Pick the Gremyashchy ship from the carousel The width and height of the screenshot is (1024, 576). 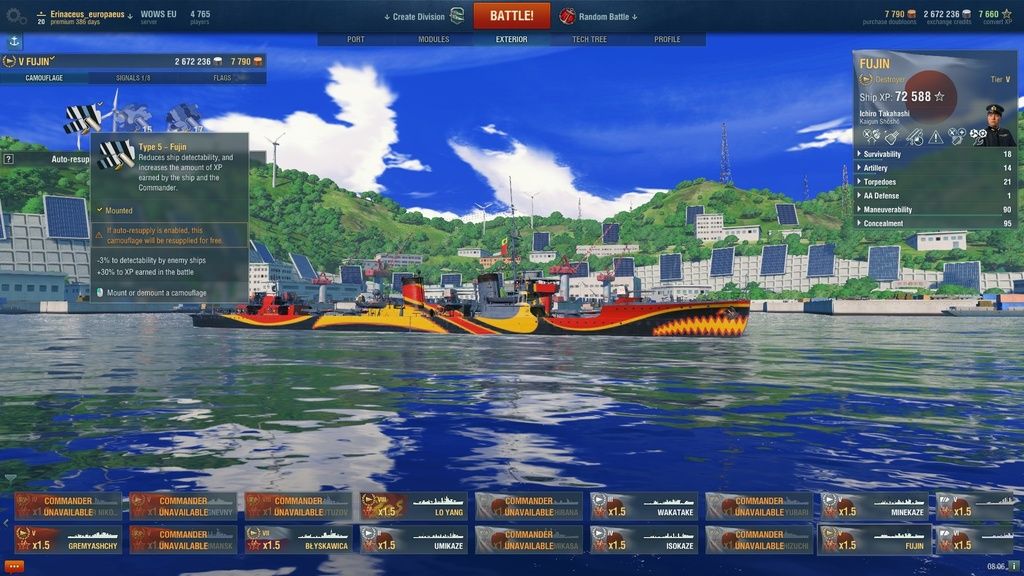click(68, 540)
